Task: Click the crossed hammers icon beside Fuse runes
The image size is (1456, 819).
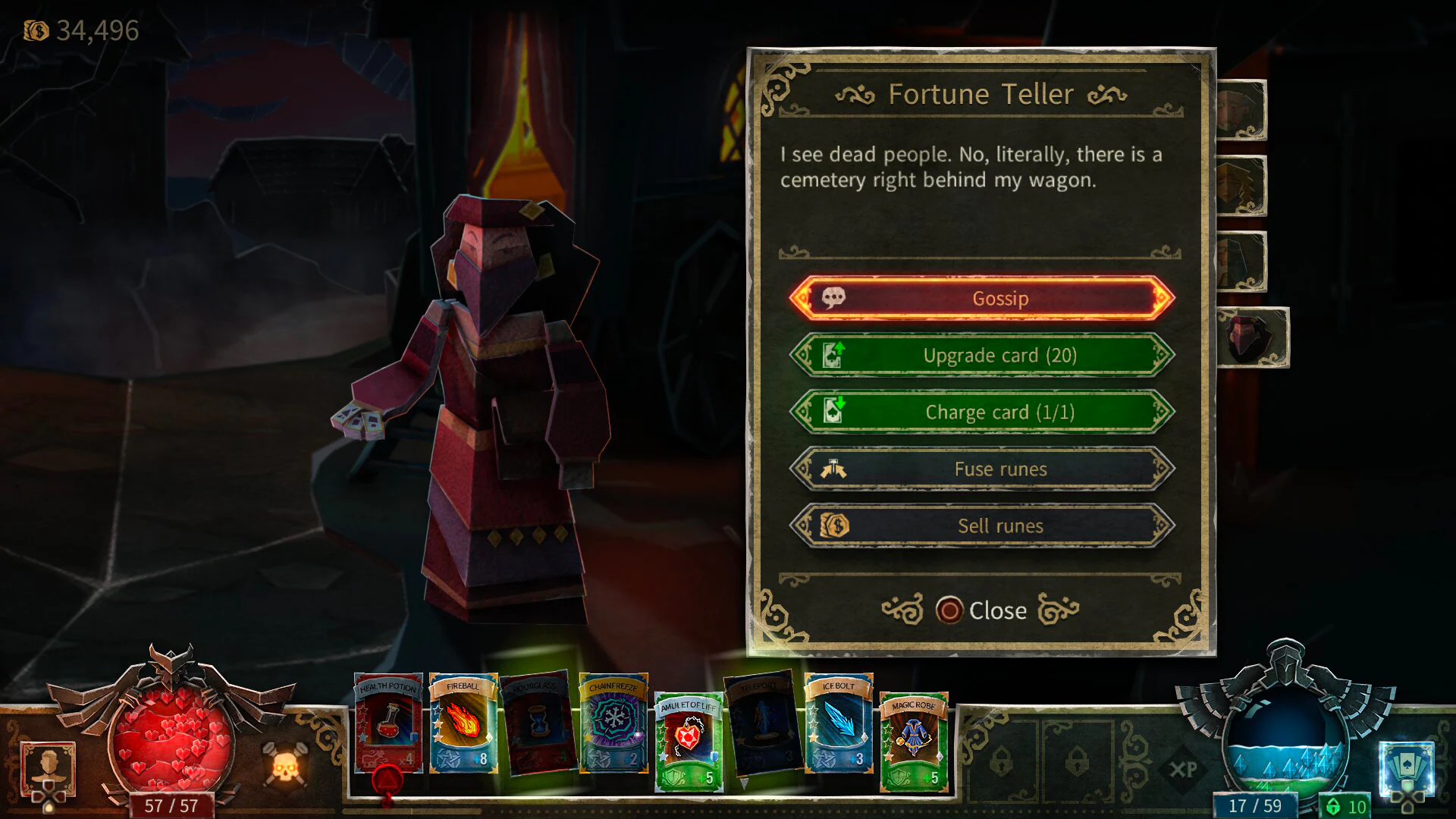Action: click(x=834, y=469)
